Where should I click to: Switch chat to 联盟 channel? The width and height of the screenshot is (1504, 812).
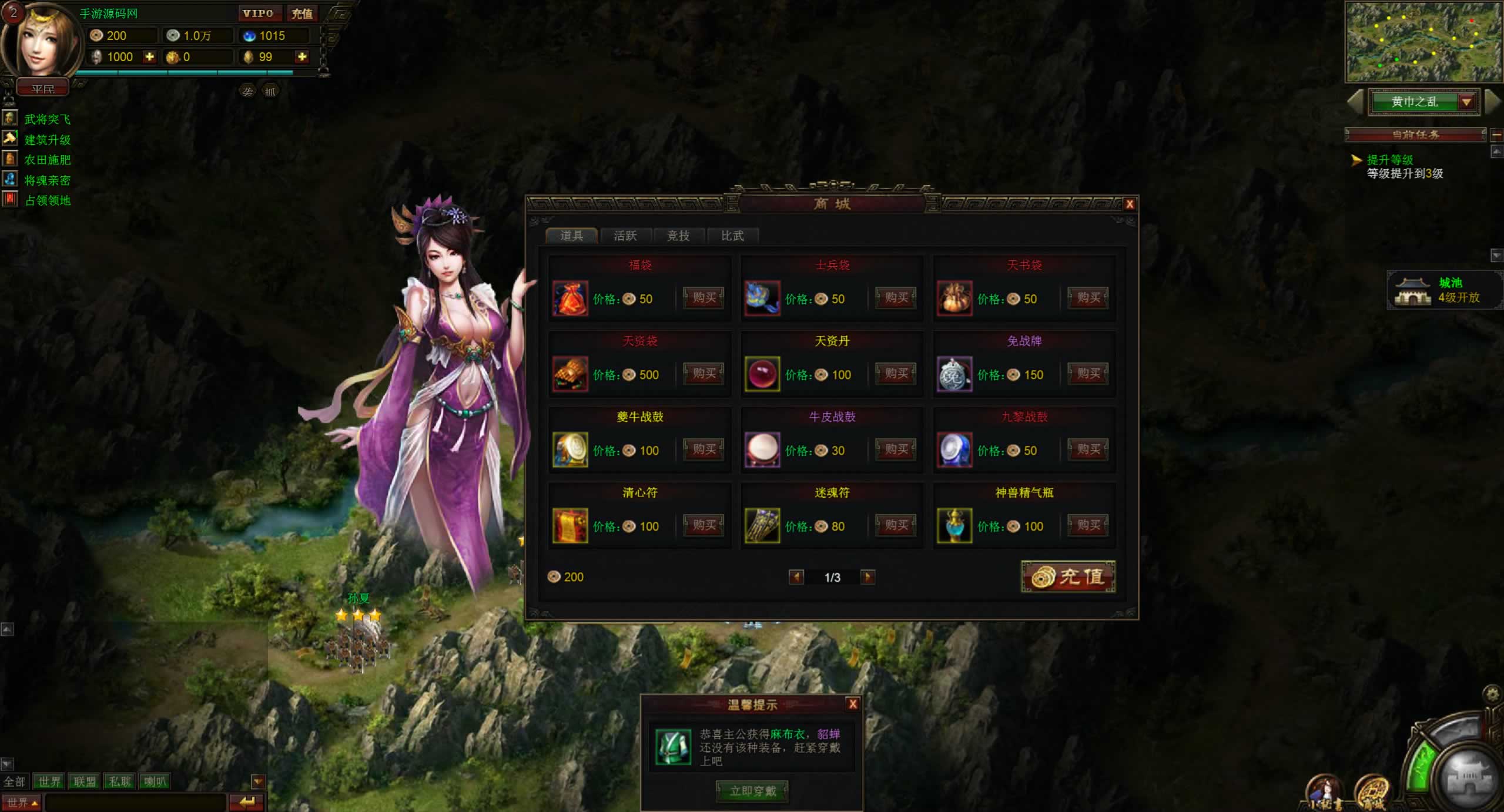click(x=84, y=781)
